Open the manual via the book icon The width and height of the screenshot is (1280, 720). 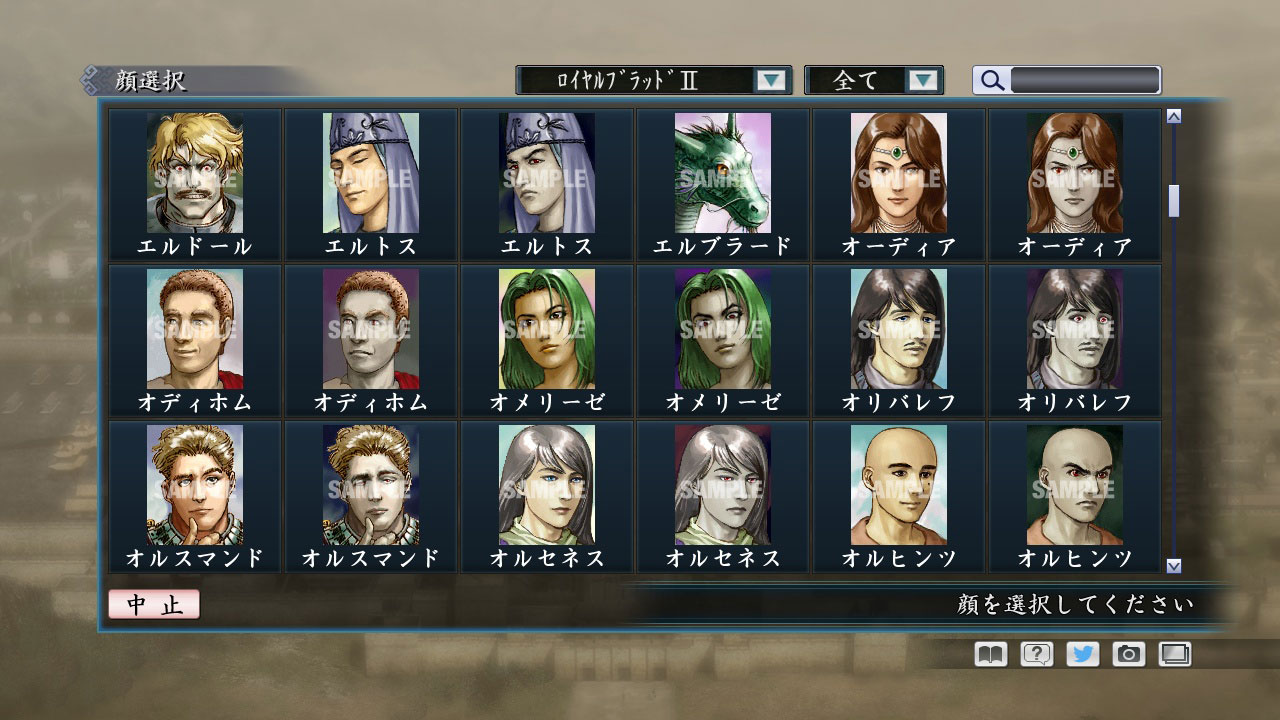click(988, 654)
